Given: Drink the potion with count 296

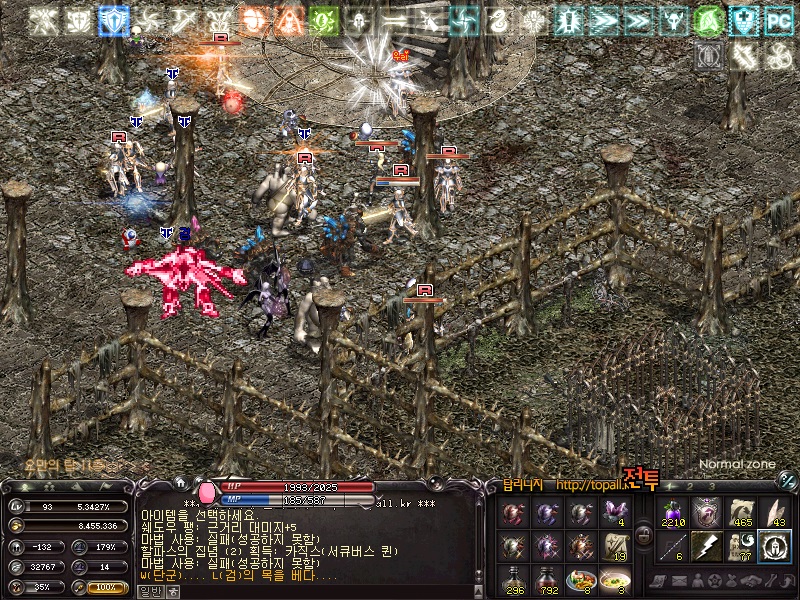Looking at the screenshot, I should click(515, 580).
